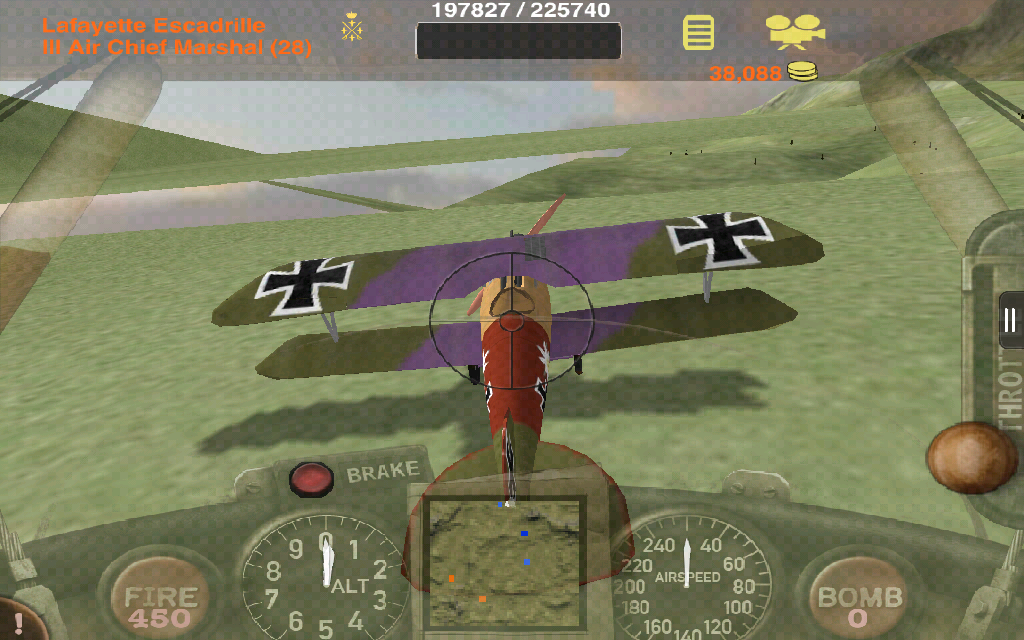Activate the red BRAKE button

pyautogui.click(x=311, y=479)
